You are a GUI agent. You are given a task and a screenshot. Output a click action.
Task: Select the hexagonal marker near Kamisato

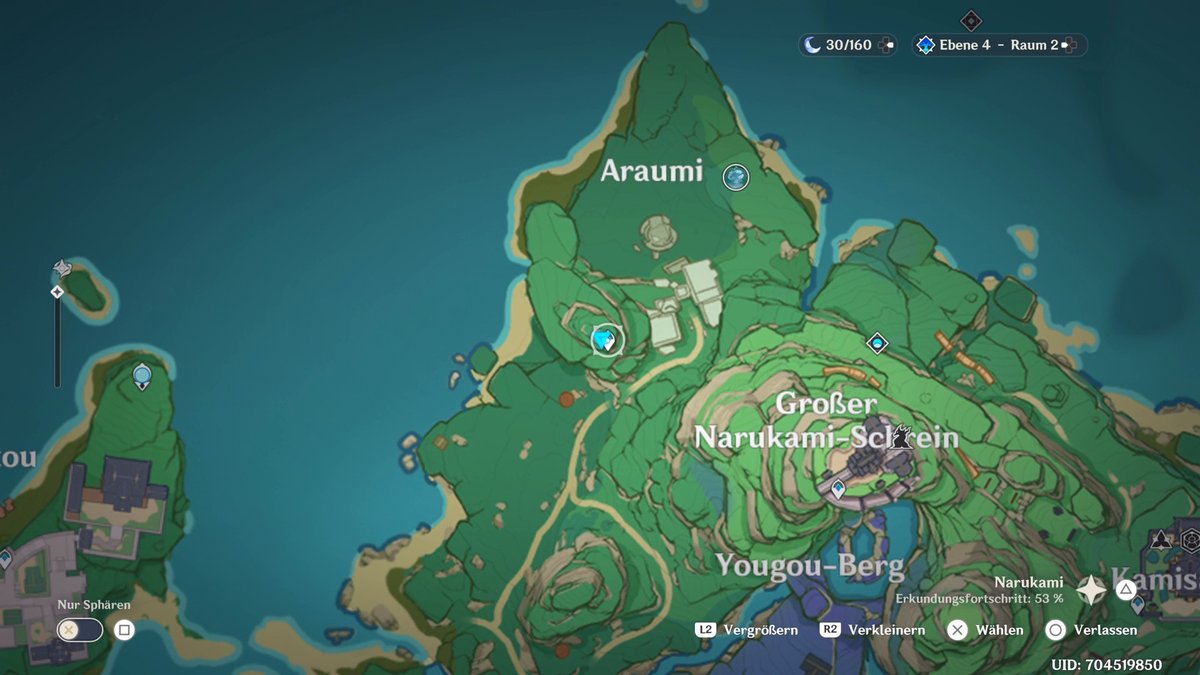1190,541
